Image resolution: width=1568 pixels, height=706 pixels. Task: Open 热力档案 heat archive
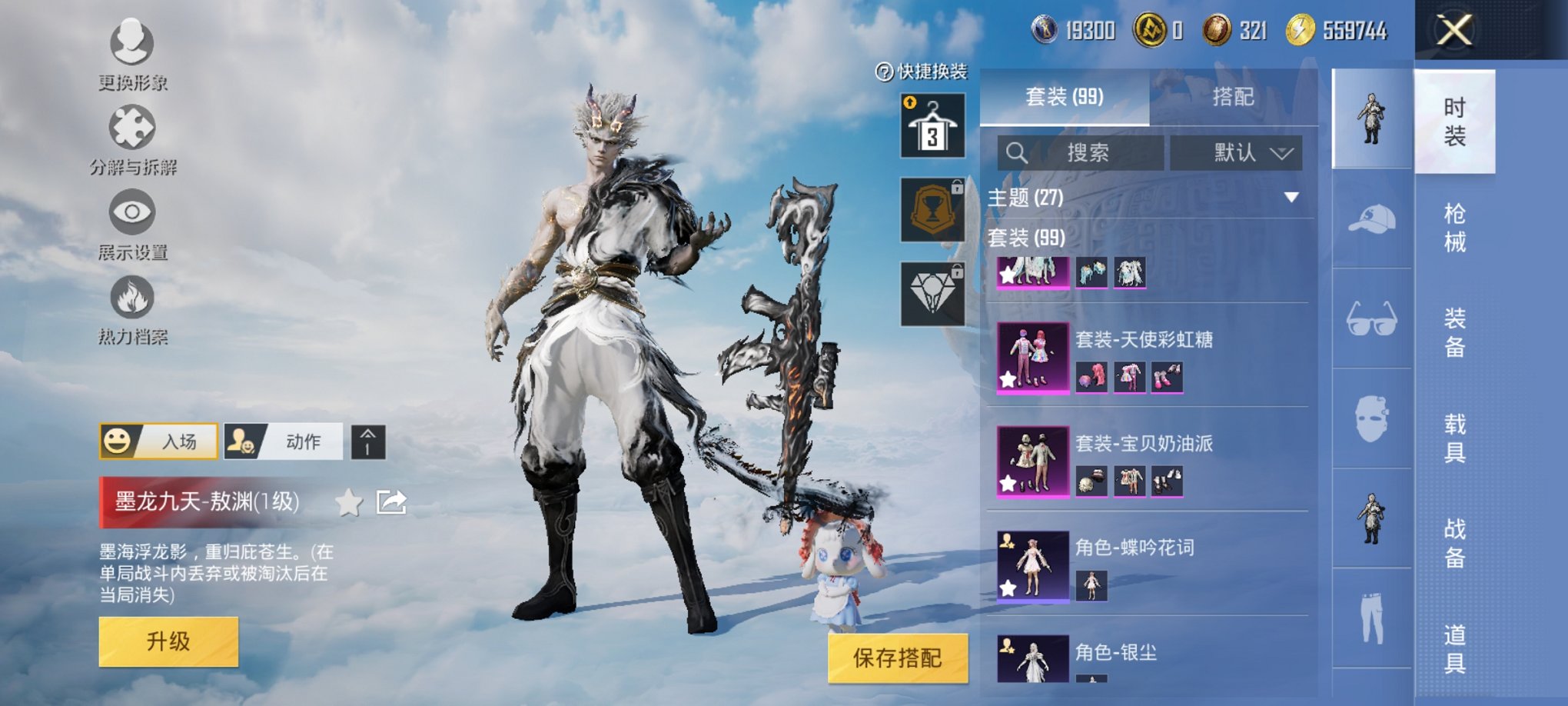pyautogui.click(x=132, y=309)
